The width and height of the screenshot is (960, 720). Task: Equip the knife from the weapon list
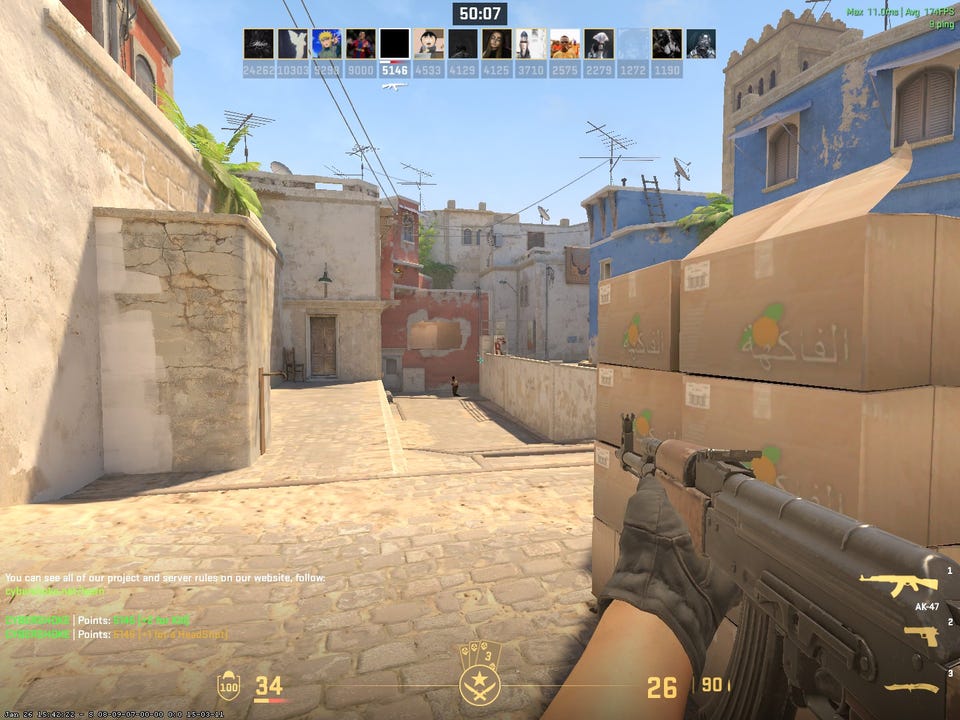(911, 688)
